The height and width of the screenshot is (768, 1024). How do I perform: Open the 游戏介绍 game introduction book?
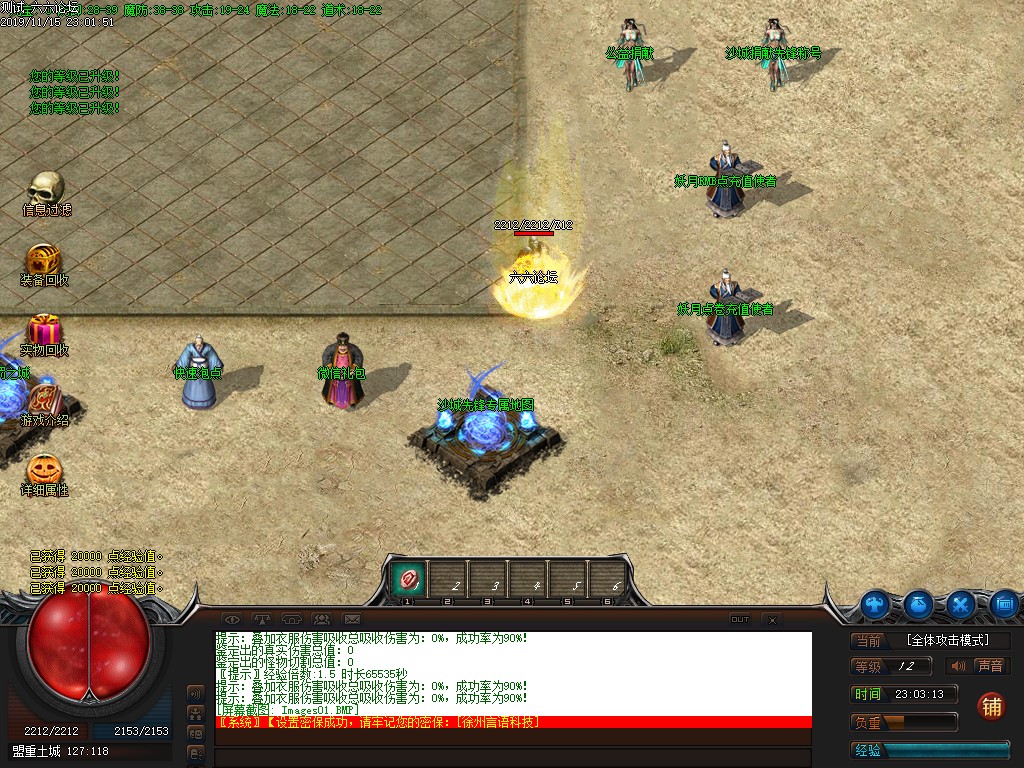[x=45, y=399]
